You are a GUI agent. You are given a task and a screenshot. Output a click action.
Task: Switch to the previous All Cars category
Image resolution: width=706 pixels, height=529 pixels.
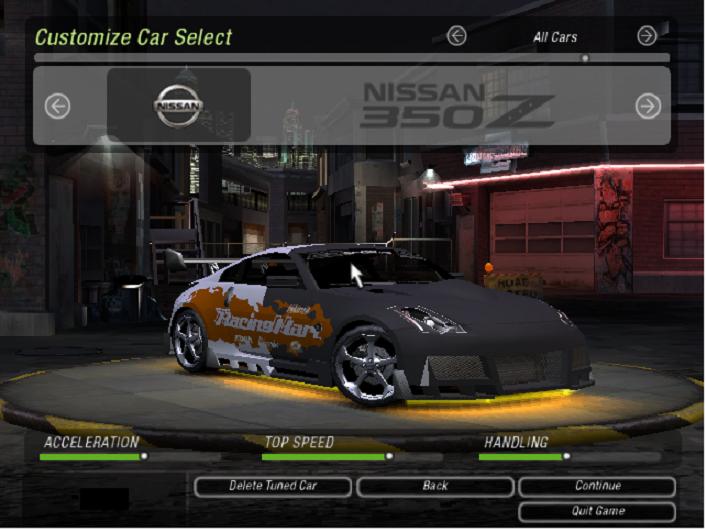tap(457, 36)
